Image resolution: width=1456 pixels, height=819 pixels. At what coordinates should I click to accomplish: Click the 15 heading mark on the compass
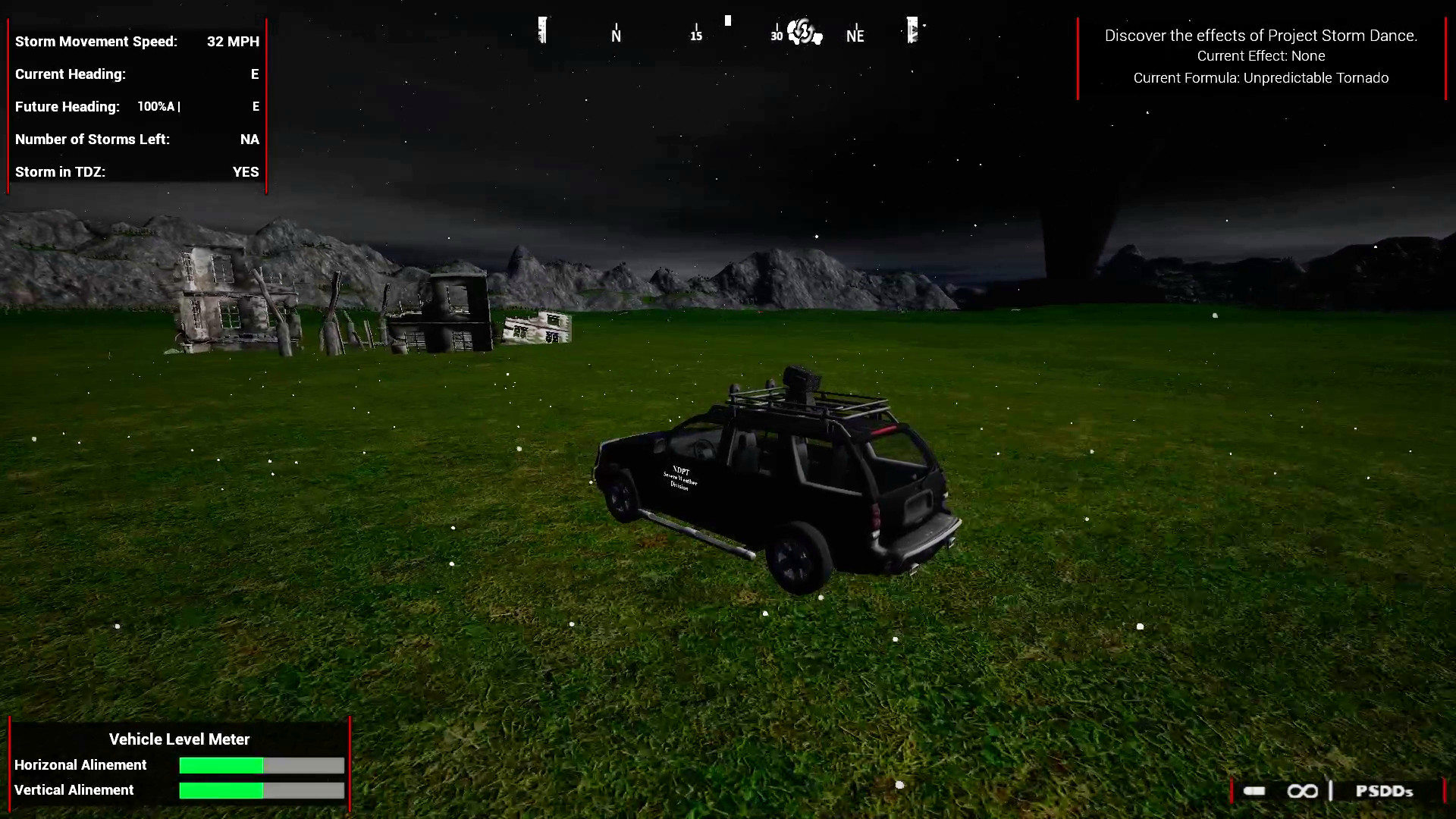point(695,35)
